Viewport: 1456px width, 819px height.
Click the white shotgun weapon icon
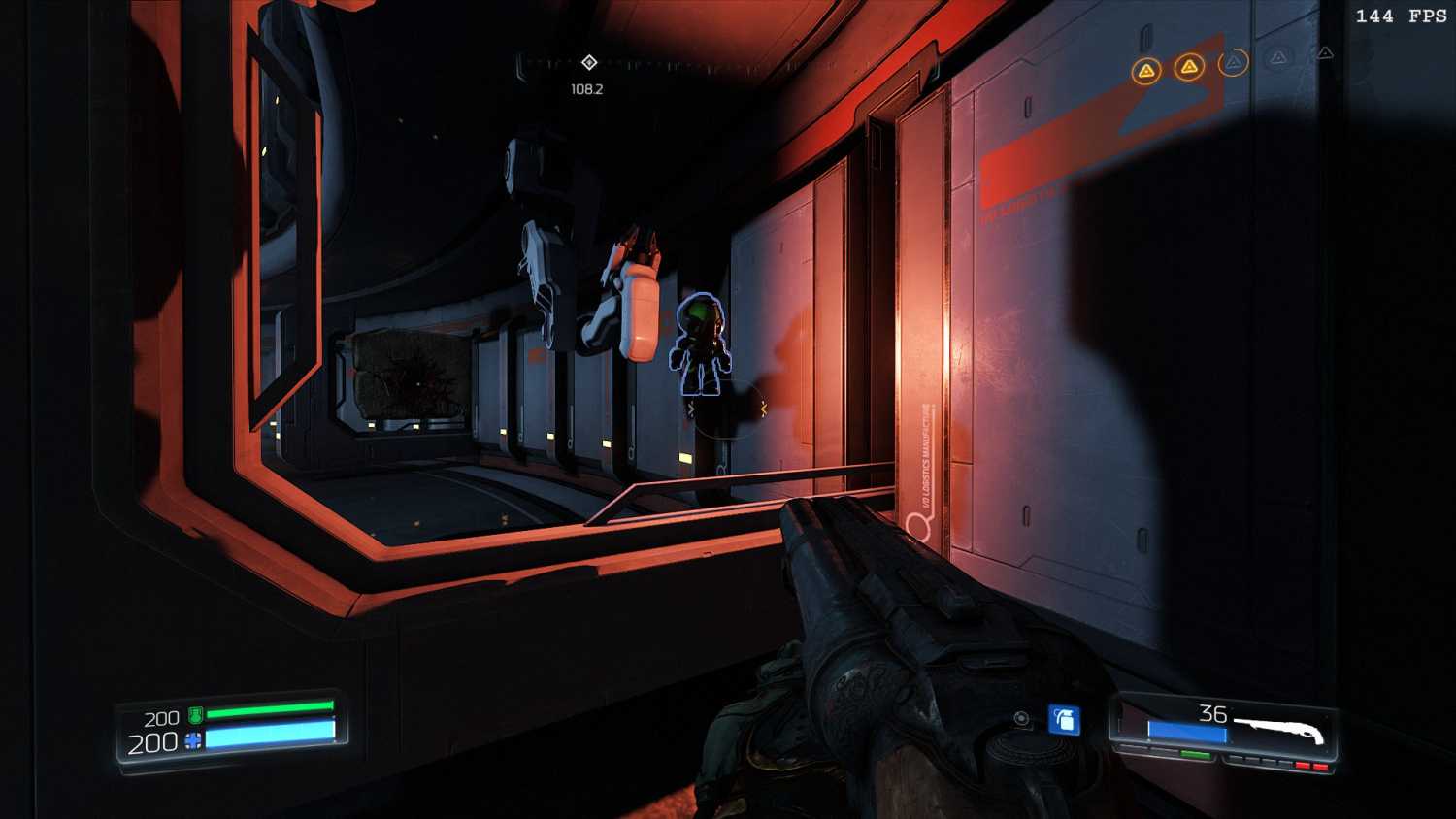point(1279,728)
